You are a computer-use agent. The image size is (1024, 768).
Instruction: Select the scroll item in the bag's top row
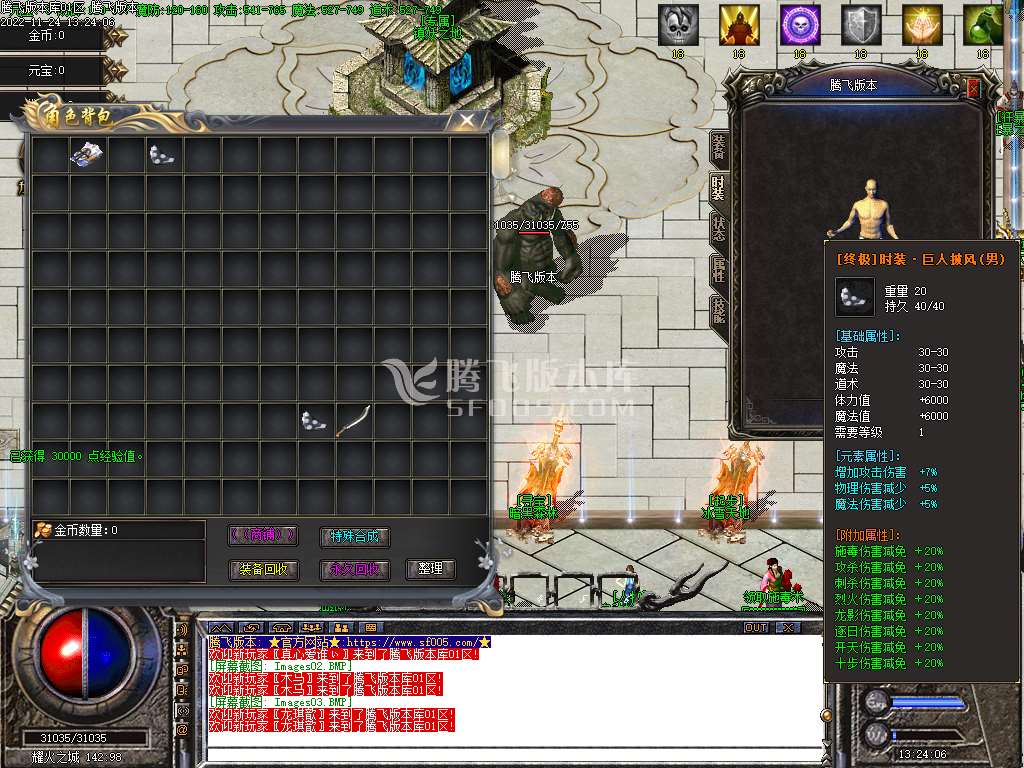(x=87, y=153)
